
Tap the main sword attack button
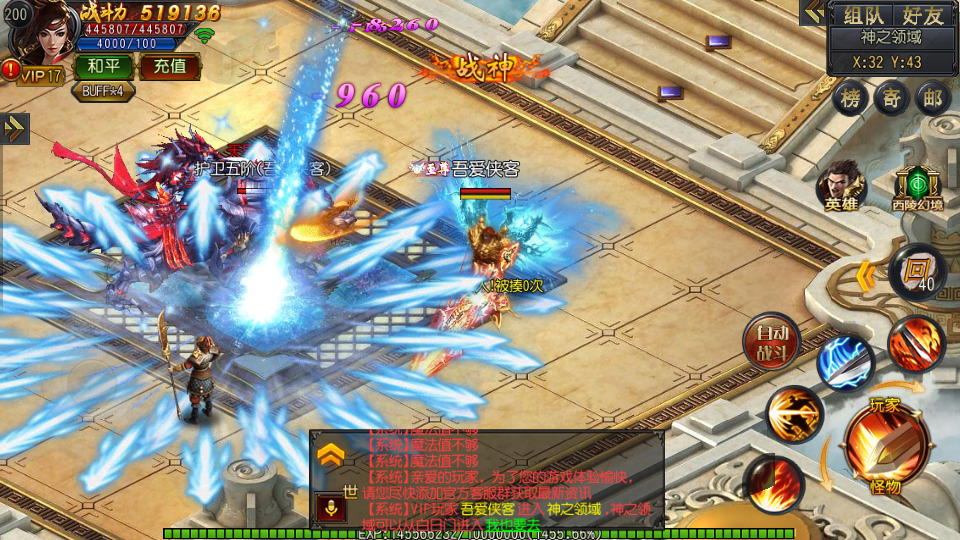tap(885, 443)
